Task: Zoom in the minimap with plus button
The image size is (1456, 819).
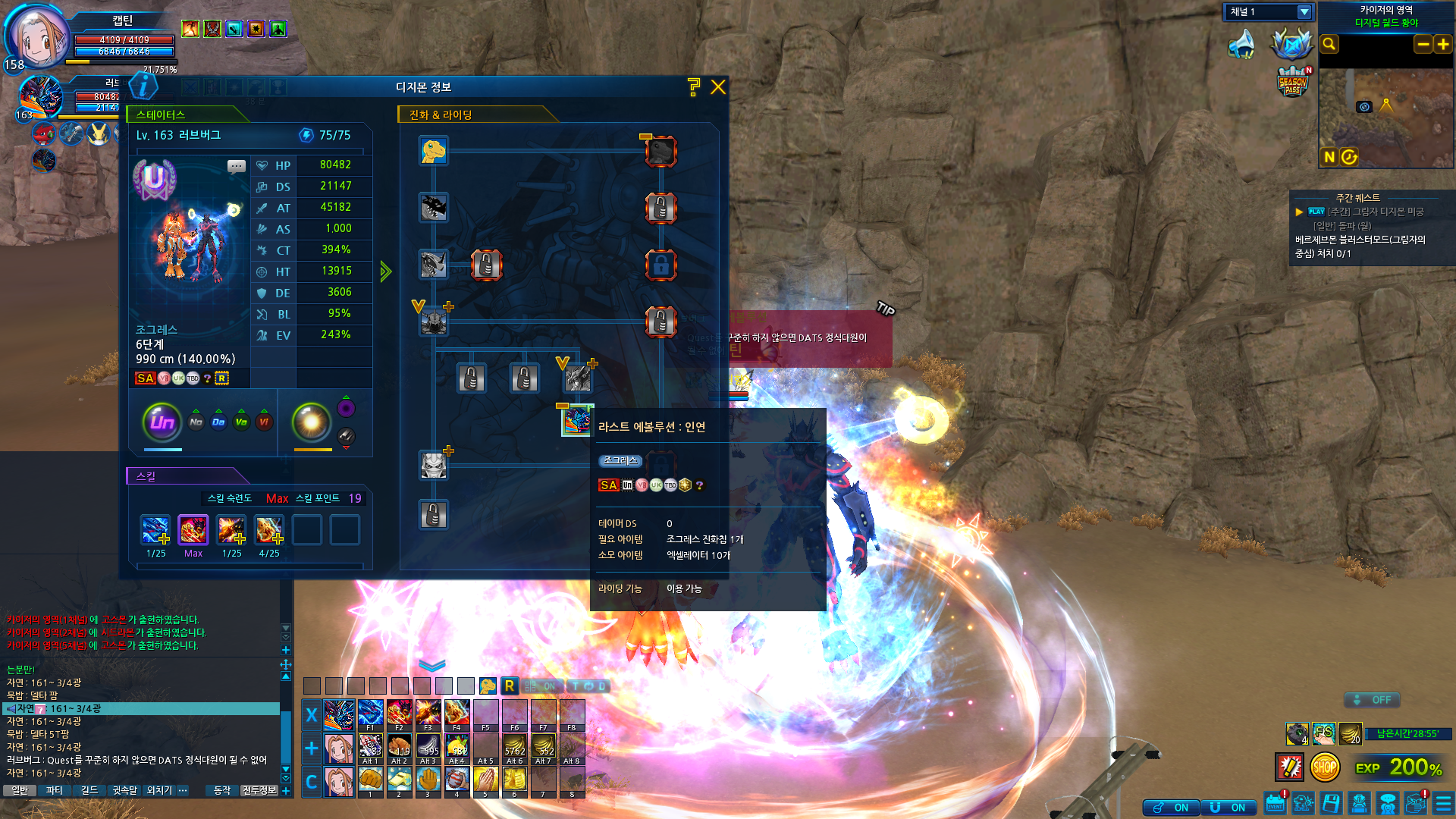Action: [1442, 44]
